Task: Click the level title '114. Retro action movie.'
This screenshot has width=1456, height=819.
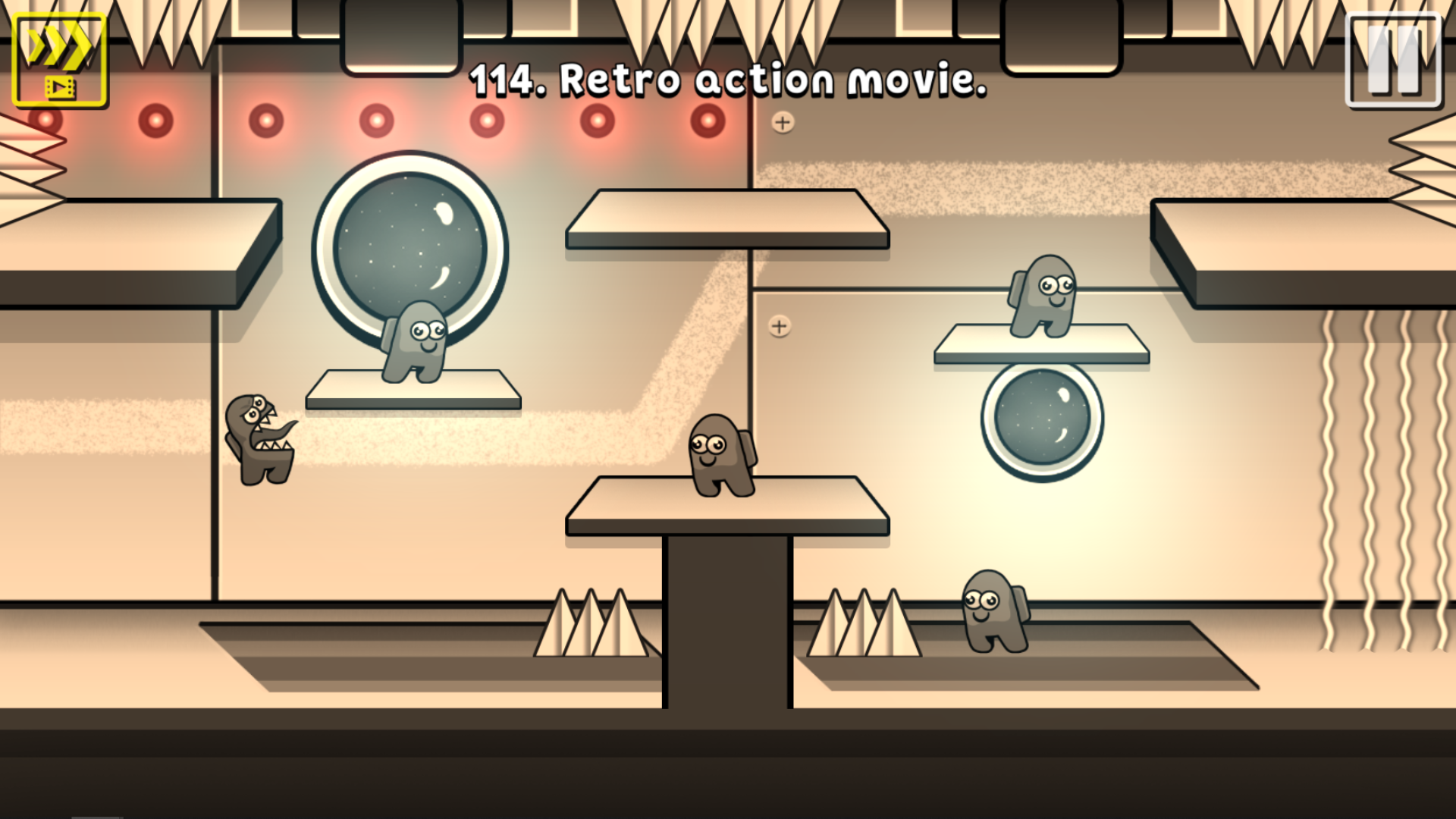Action: tap(728, 80)
